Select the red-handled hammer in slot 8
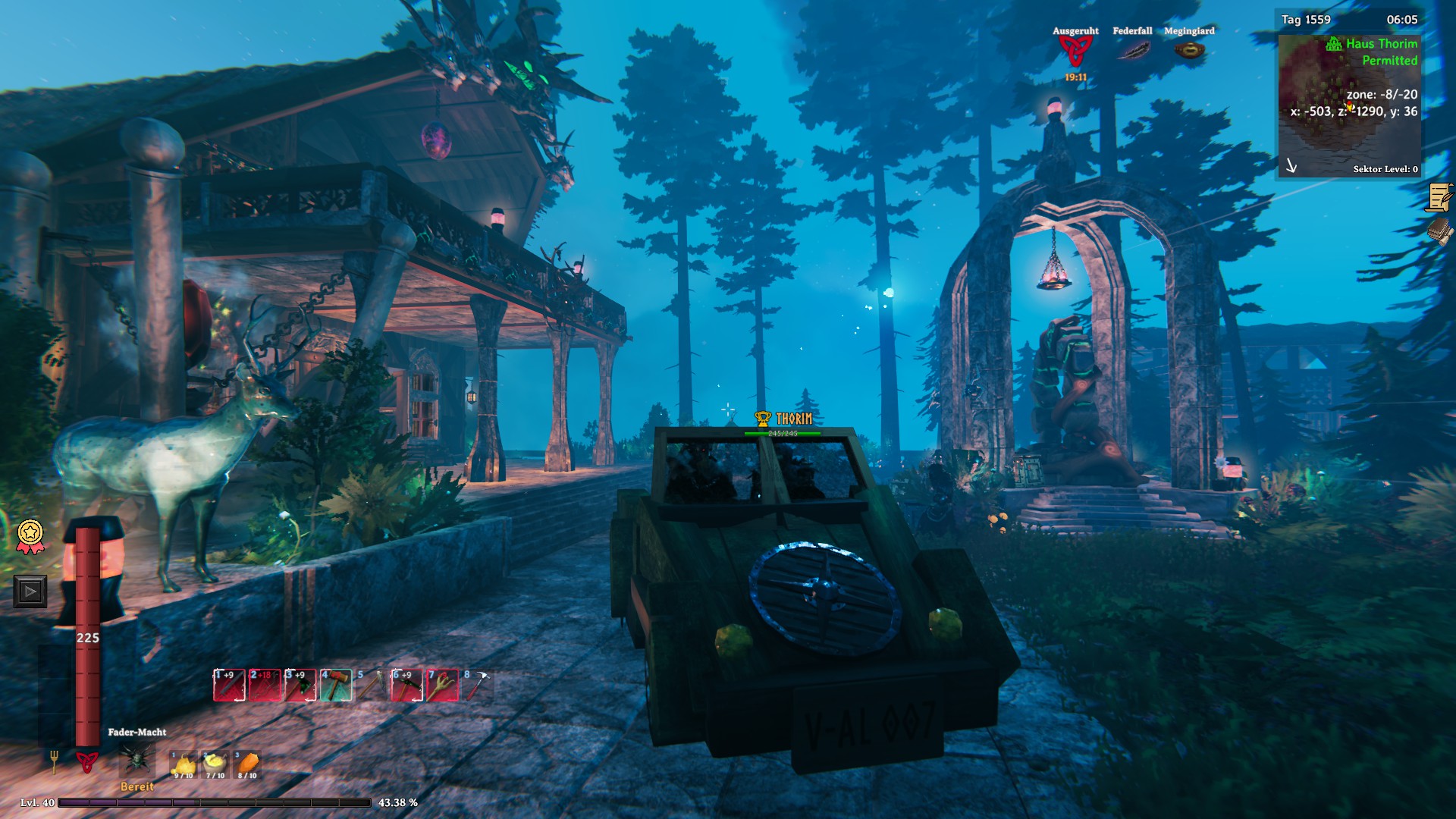The image size is (1456, 819). [x=478, y=686]
